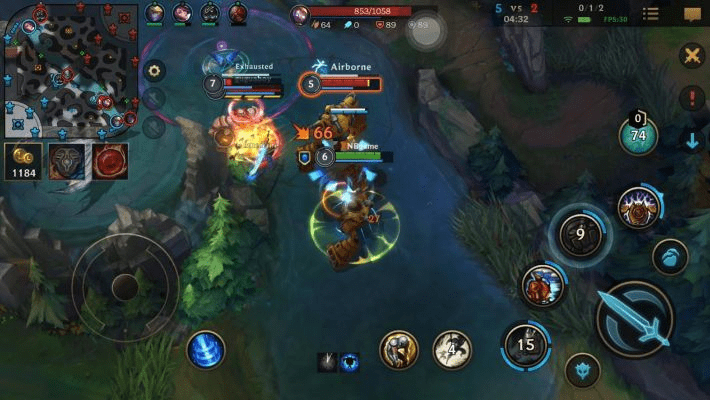Activate the orange armored charge ability

pos(544,287)
